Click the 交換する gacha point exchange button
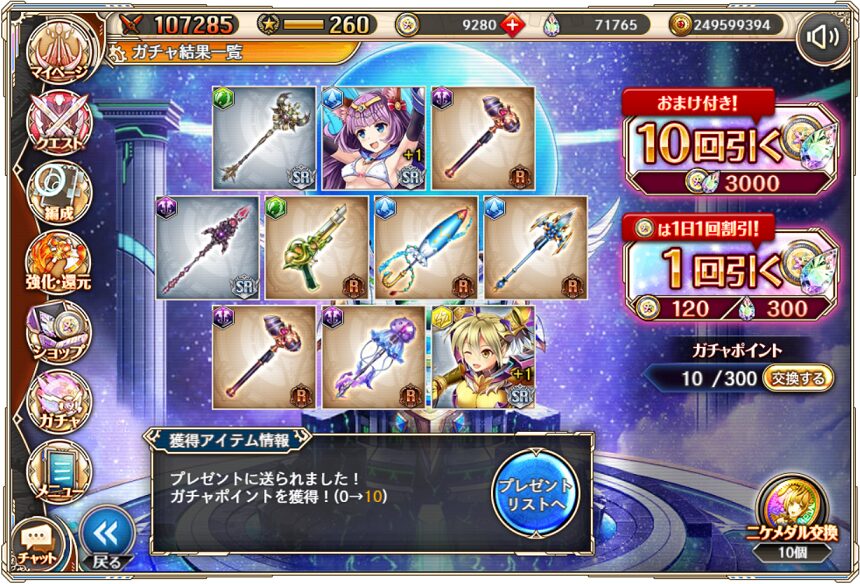 click(797, 379)
